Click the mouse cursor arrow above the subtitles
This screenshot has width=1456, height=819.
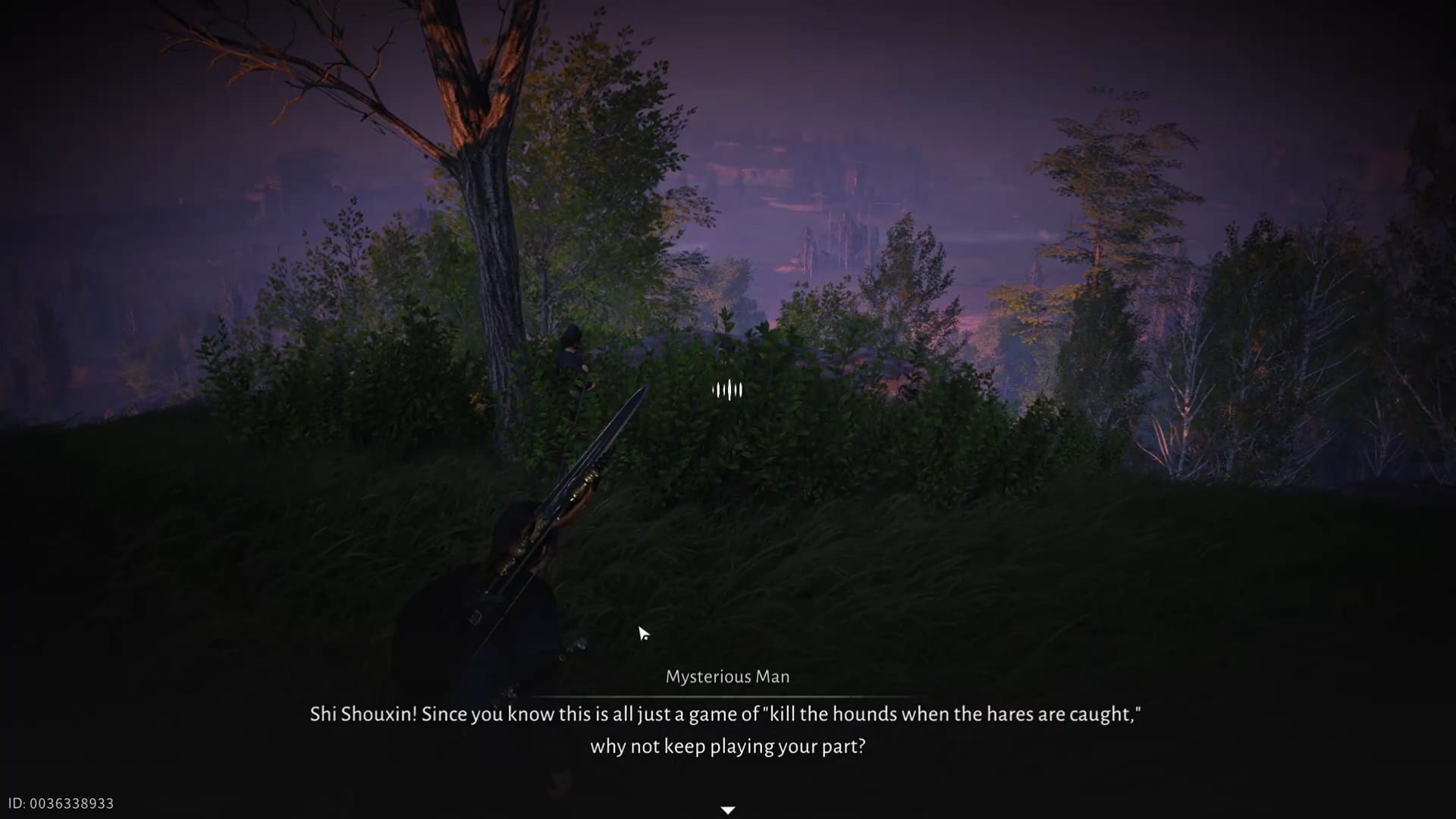644,632
